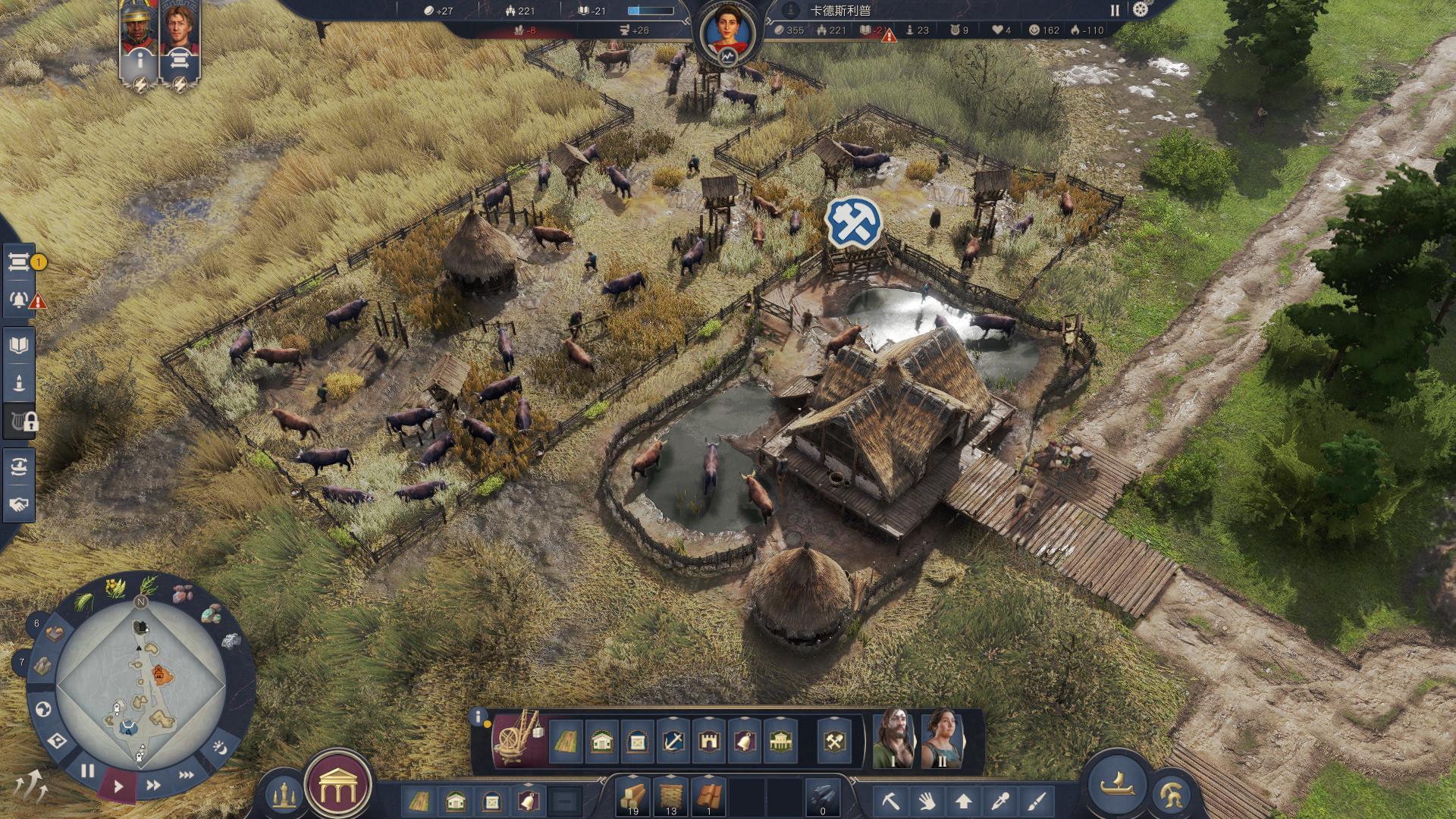Toggle the day and night cycle button
Screen dimensions: 1456x819
click(219, 747)
